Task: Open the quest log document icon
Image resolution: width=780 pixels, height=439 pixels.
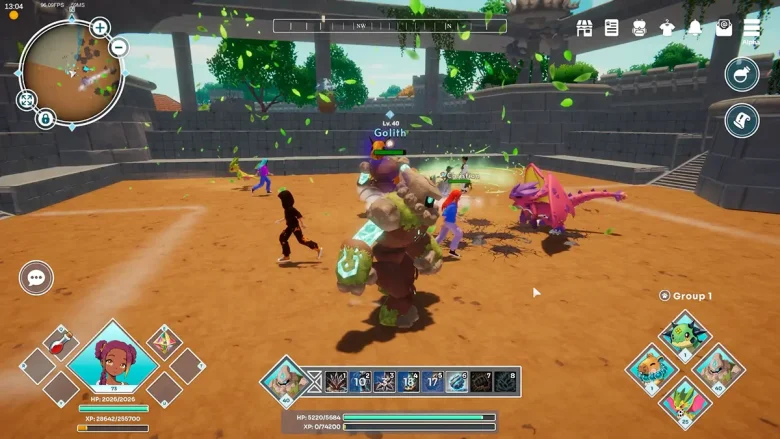Action: tap(612, 28)
